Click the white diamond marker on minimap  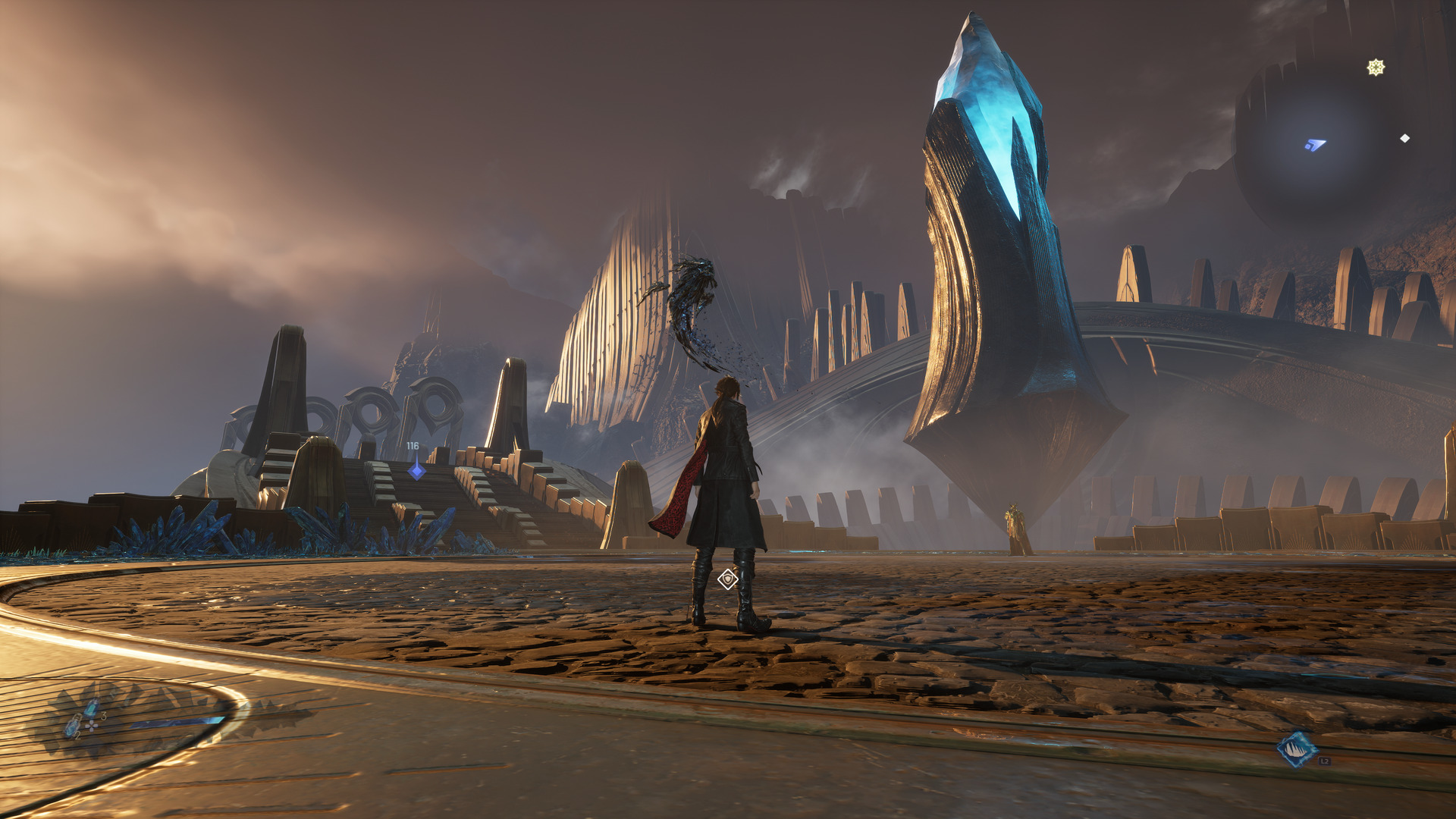tap(1404, 138)
